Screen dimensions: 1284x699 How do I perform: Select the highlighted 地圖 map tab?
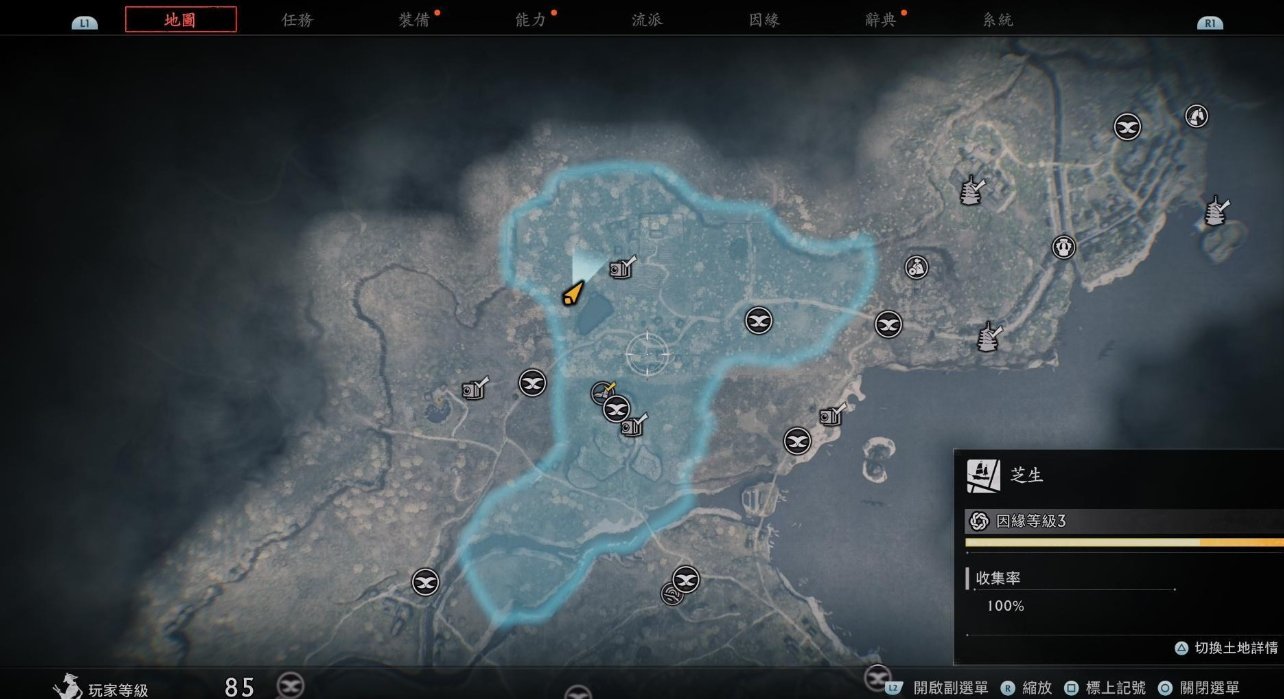[x=181, y=20]
